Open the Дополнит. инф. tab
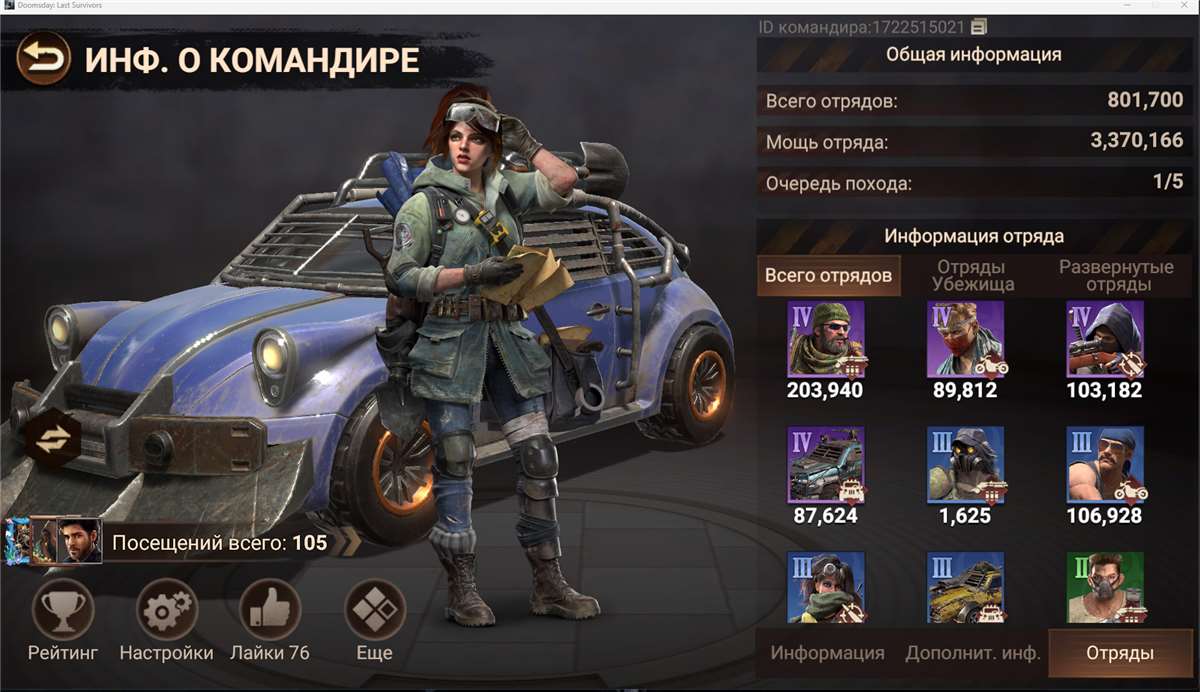 click(972, 653)
